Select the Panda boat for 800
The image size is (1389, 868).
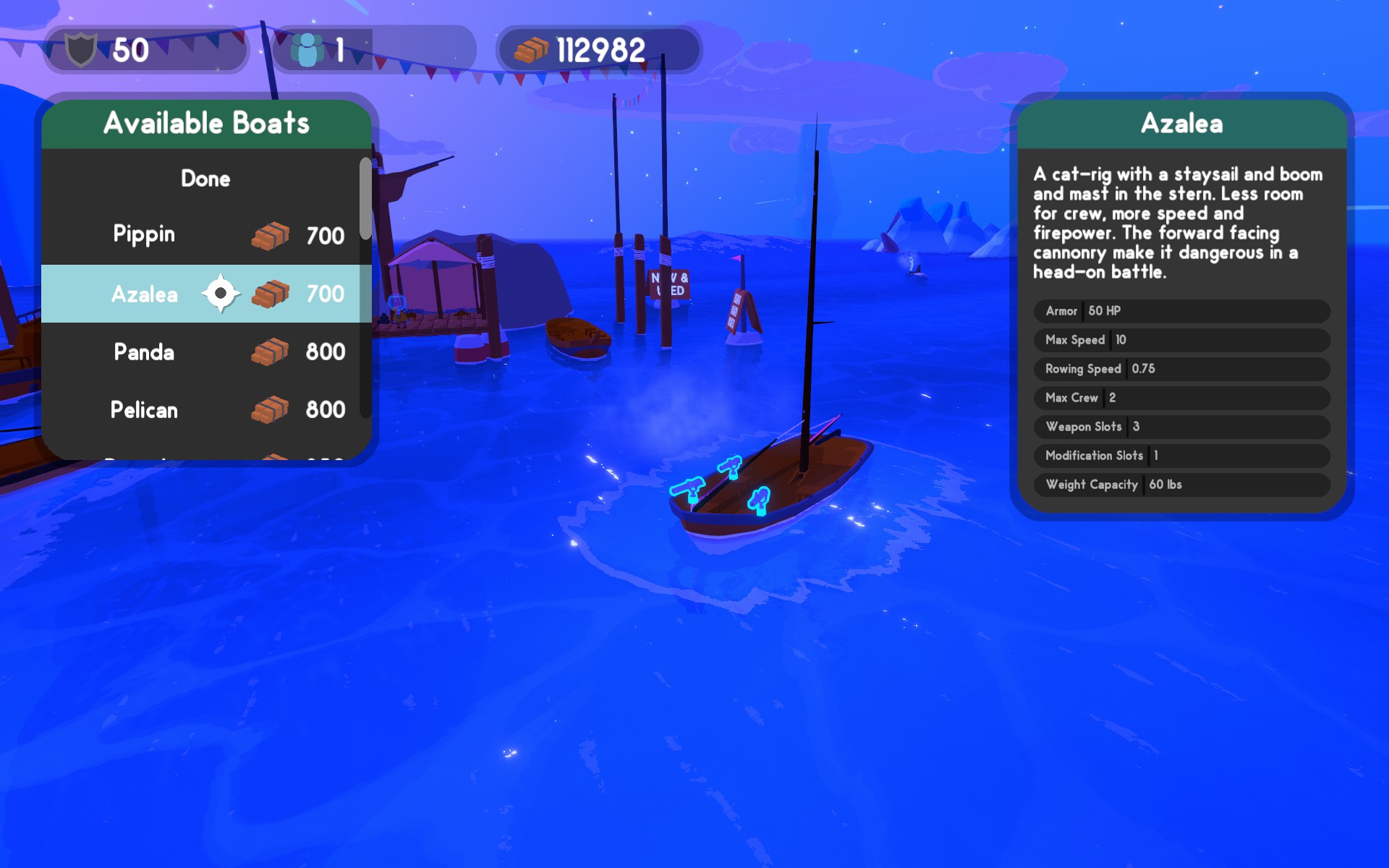click(x=203, y=352)
